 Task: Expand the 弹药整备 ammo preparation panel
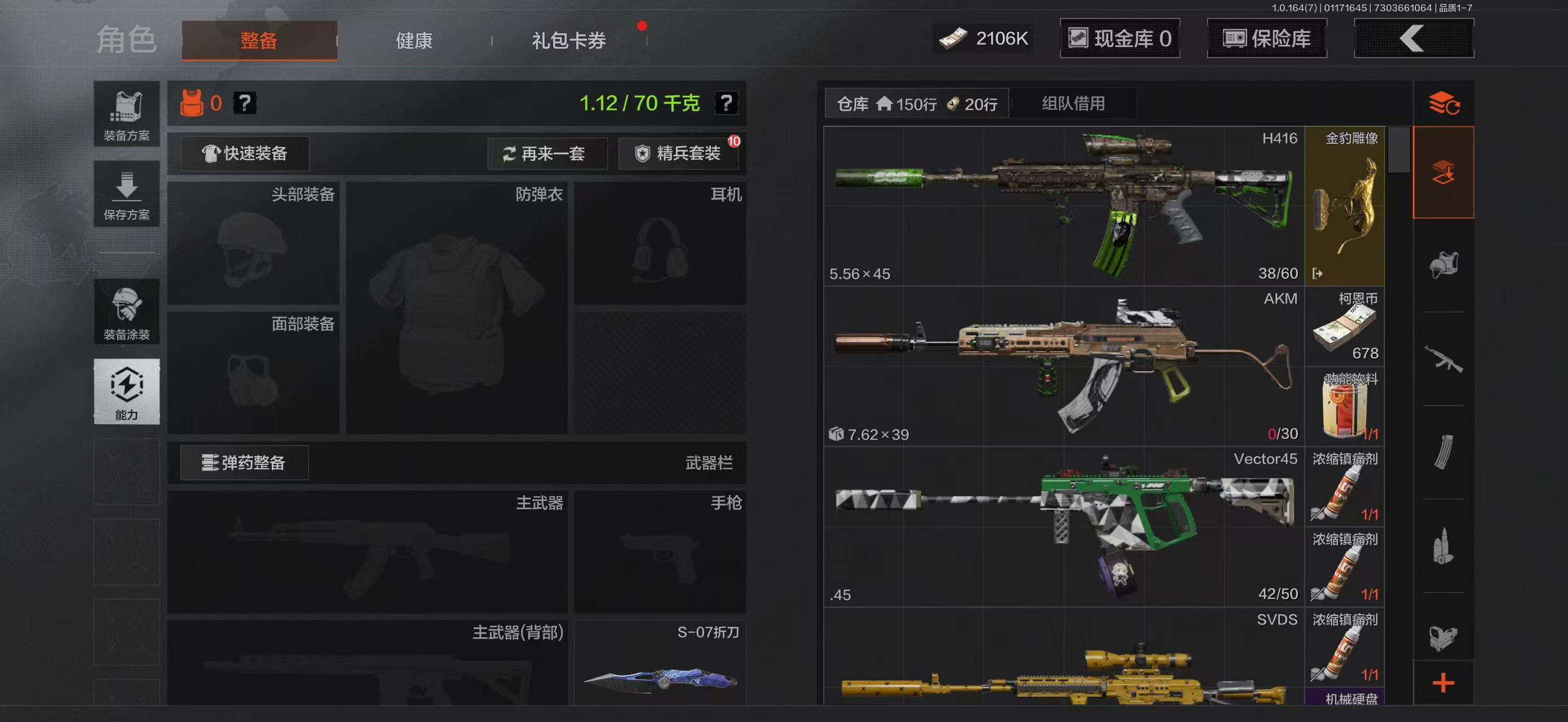click(242, 463)
